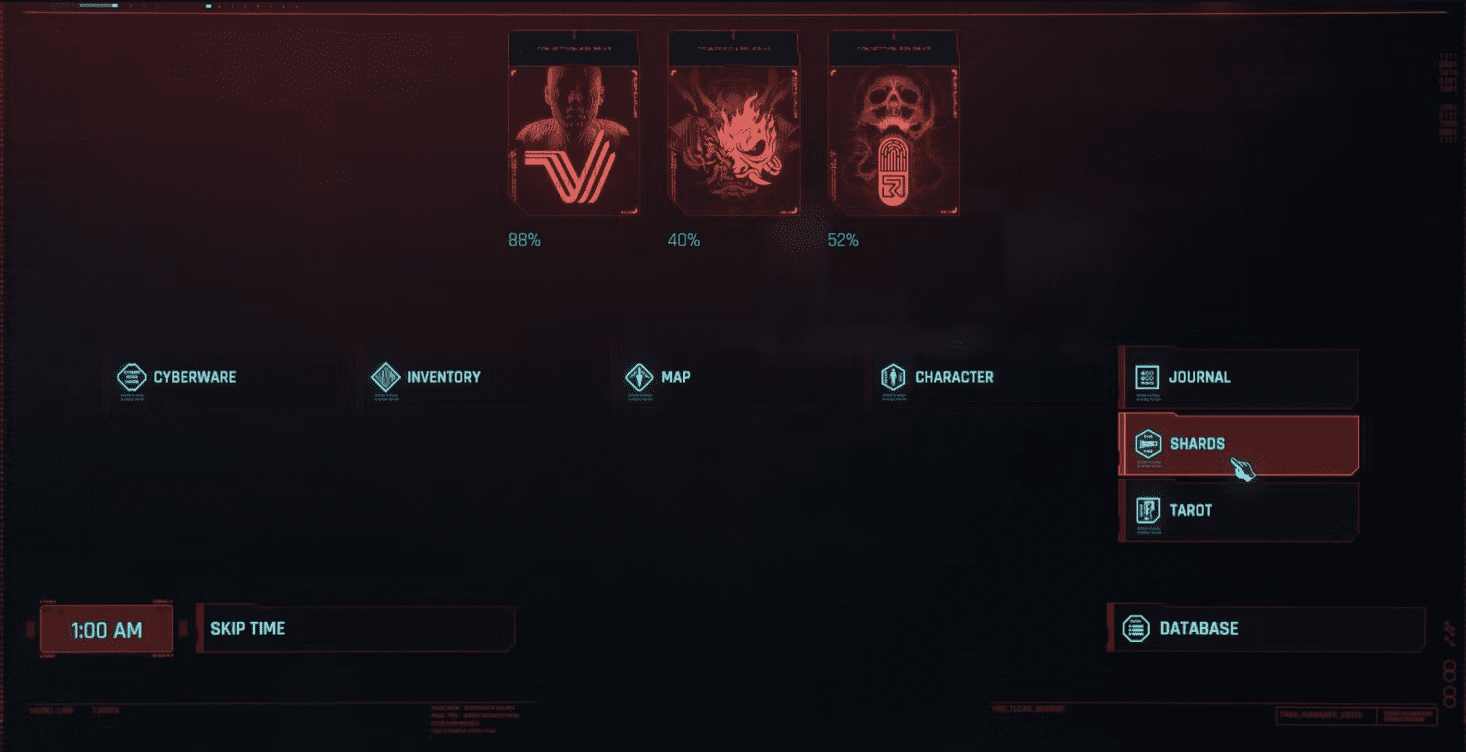Select the Database icon
The height and width of the screenshot is (752, 1466).
point(1136,629)
